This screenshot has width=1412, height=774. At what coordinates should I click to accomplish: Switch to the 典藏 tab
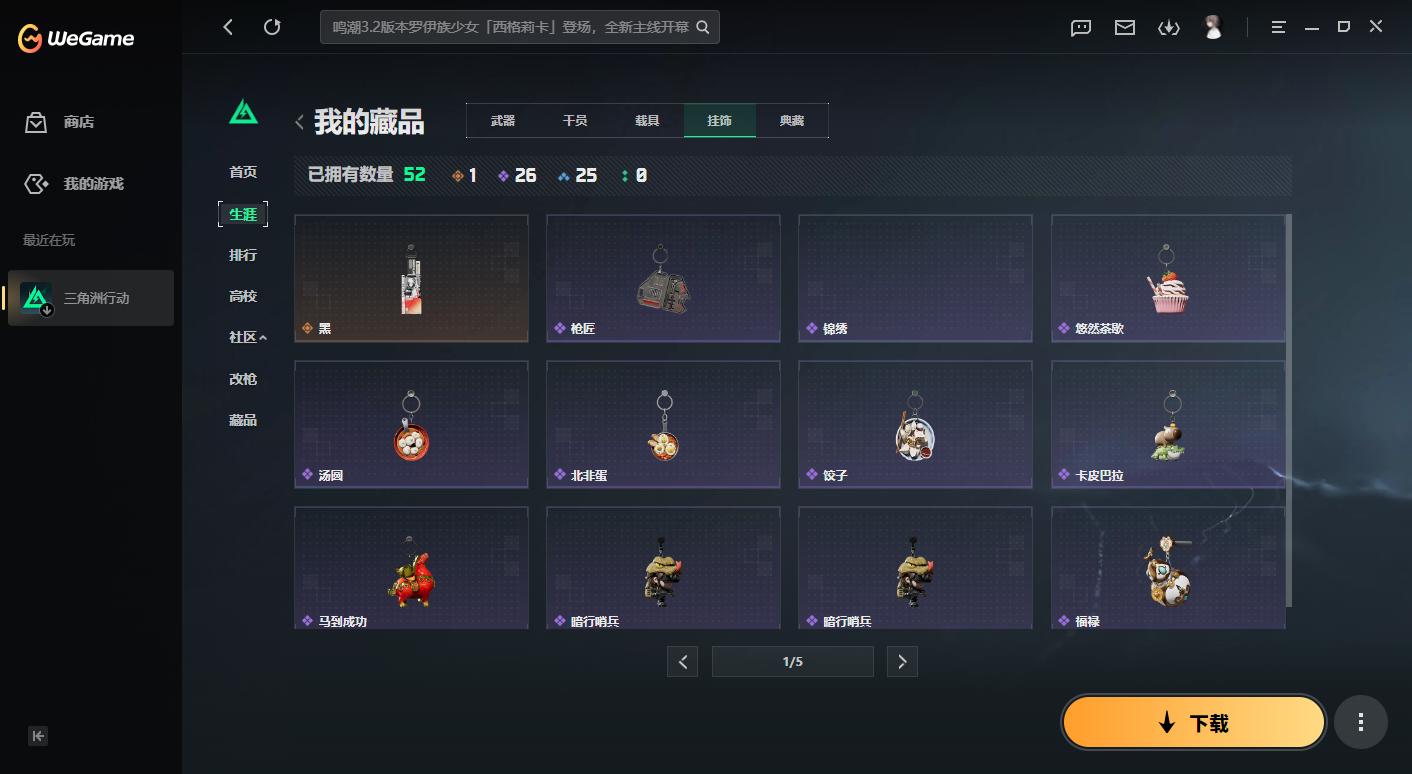tap(793, 120)
